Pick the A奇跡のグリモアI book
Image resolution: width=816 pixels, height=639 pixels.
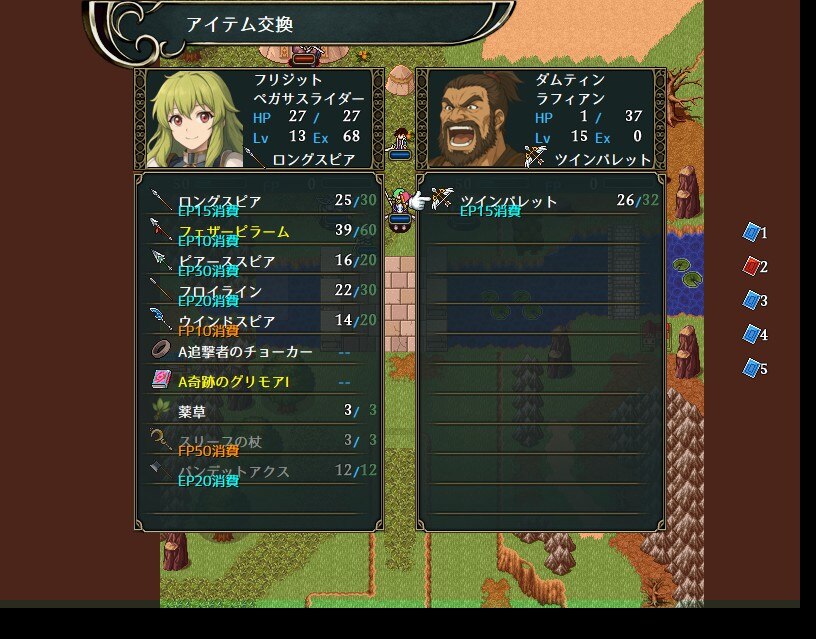tap(258, 382)
